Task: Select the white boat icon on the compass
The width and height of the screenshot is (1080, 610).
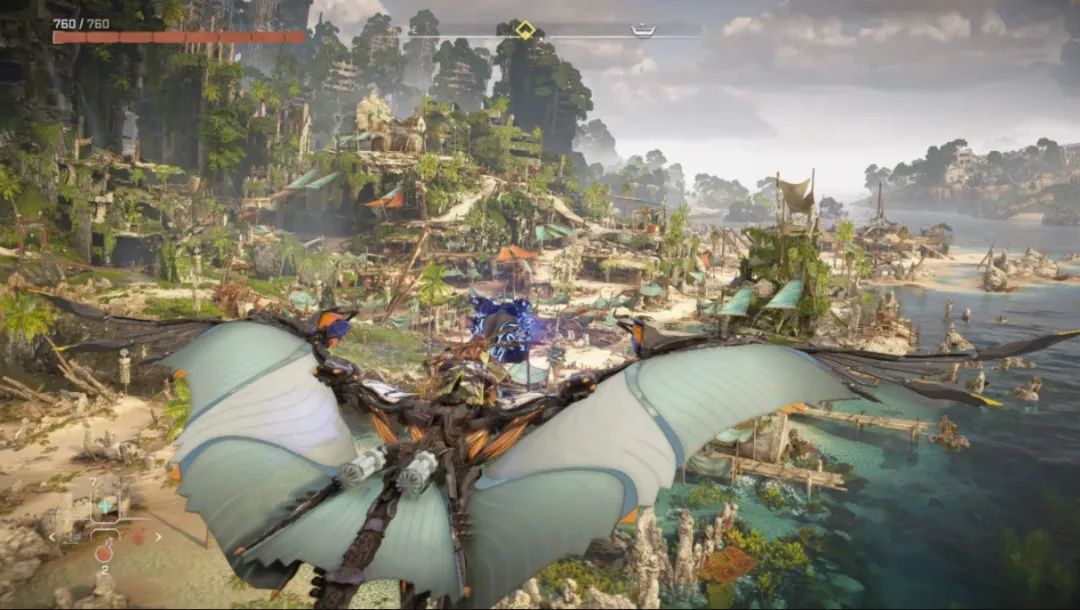Action: point(643,30)
